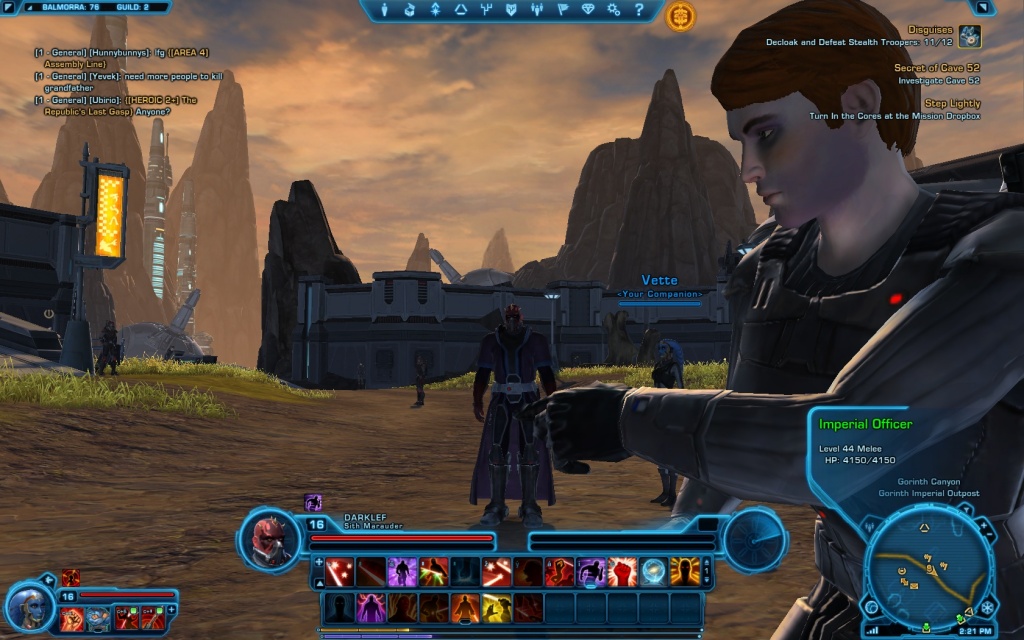
Task: Activate the red clenched fist ability
Action: (622, 572)
